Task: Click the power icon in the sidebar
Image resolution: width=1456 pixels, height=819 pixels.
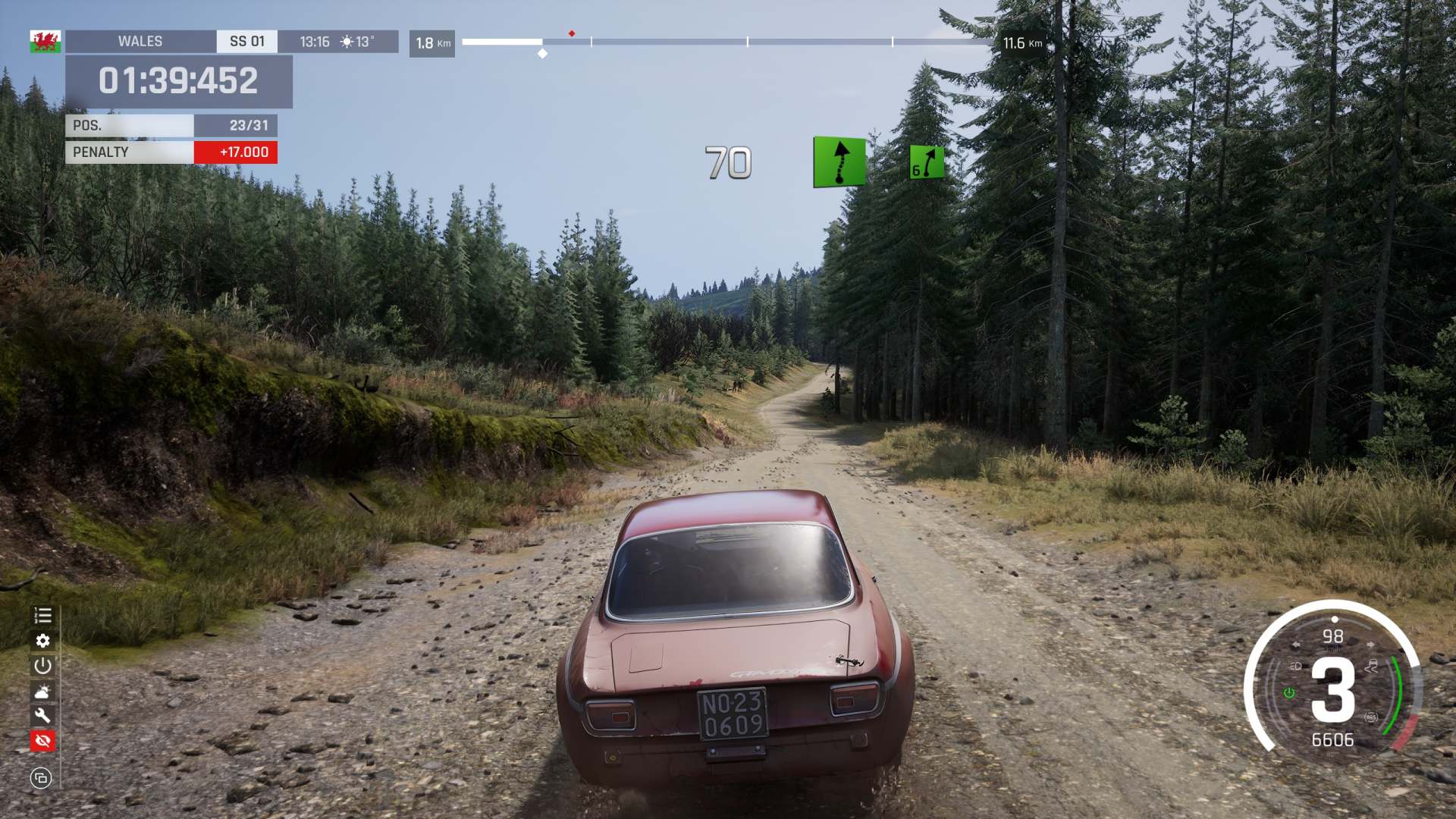Action: tap(42, 666)
